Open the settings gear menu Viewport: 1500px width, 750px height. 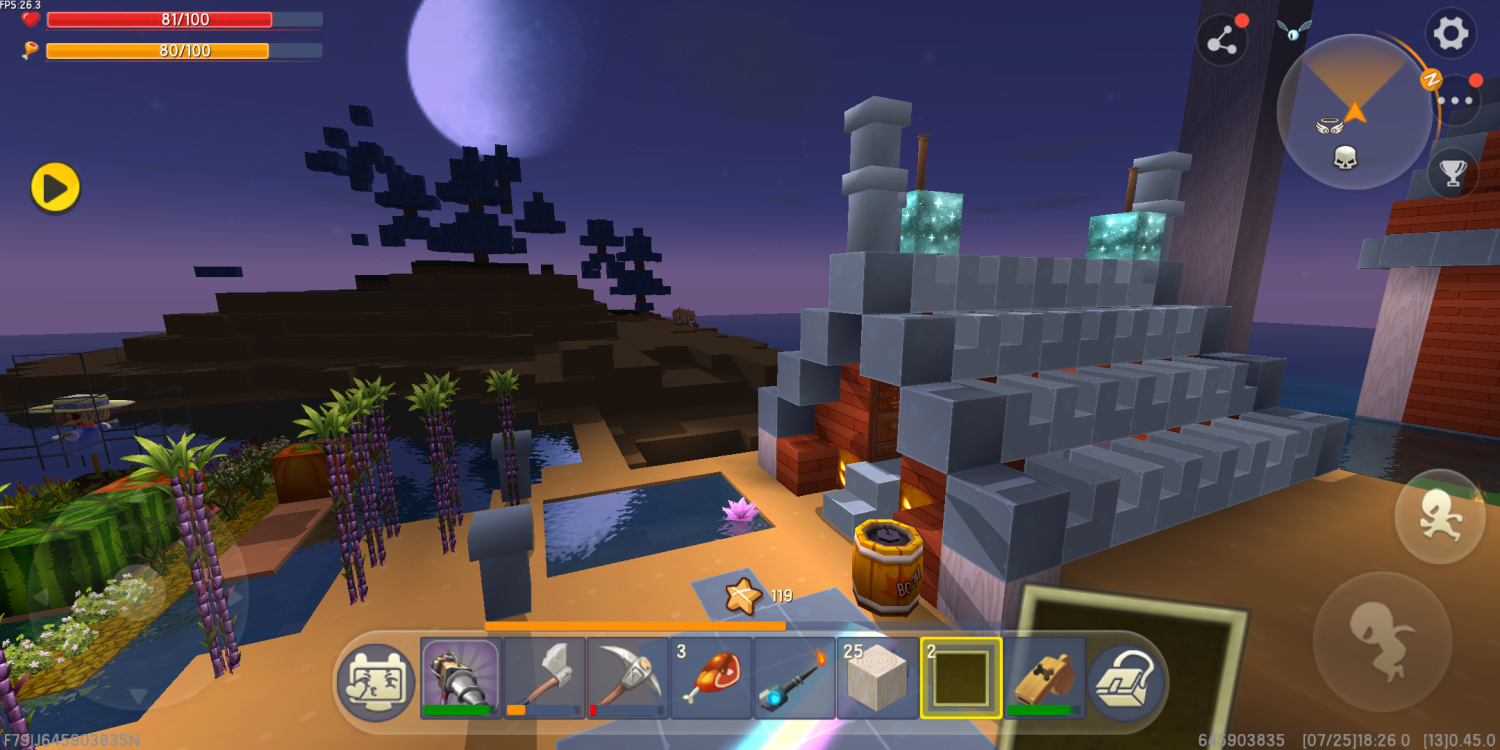pos(1451,34)
